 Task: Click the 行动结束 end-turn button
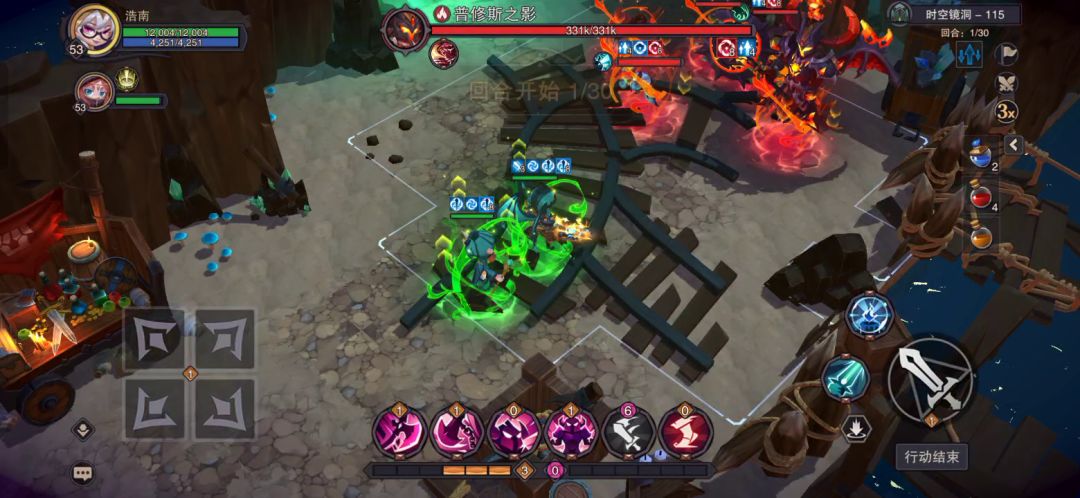point(931,457)
